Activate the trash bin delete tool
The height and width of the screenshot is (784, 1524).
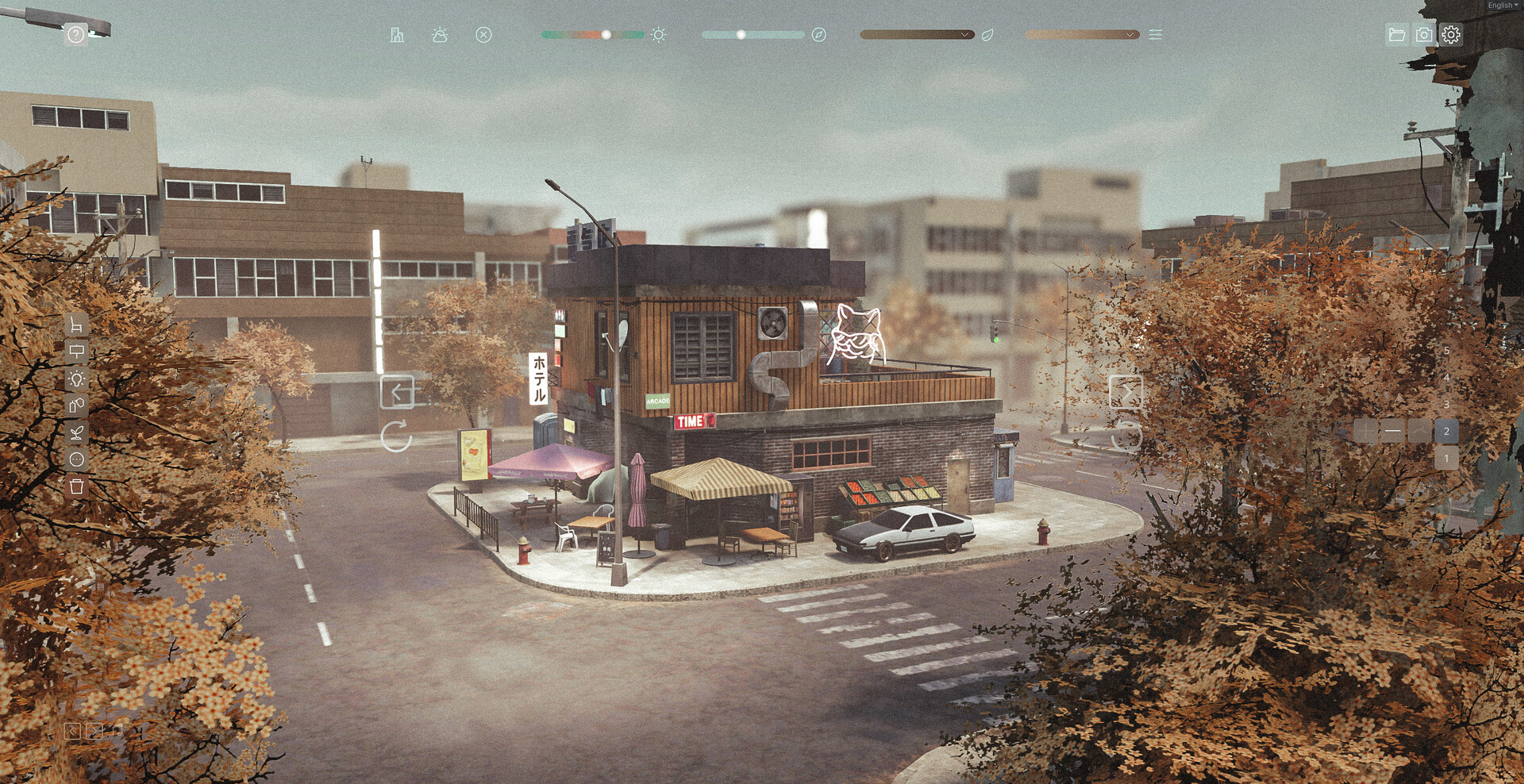pos(76,486)
